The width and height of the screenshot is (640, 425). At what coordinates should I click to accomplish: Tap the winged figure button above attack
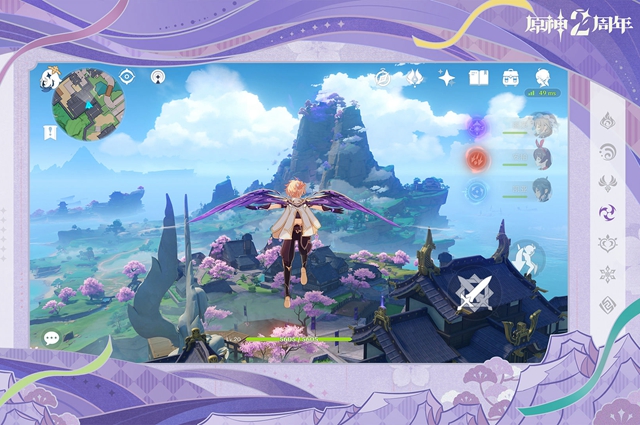point(527,257)
